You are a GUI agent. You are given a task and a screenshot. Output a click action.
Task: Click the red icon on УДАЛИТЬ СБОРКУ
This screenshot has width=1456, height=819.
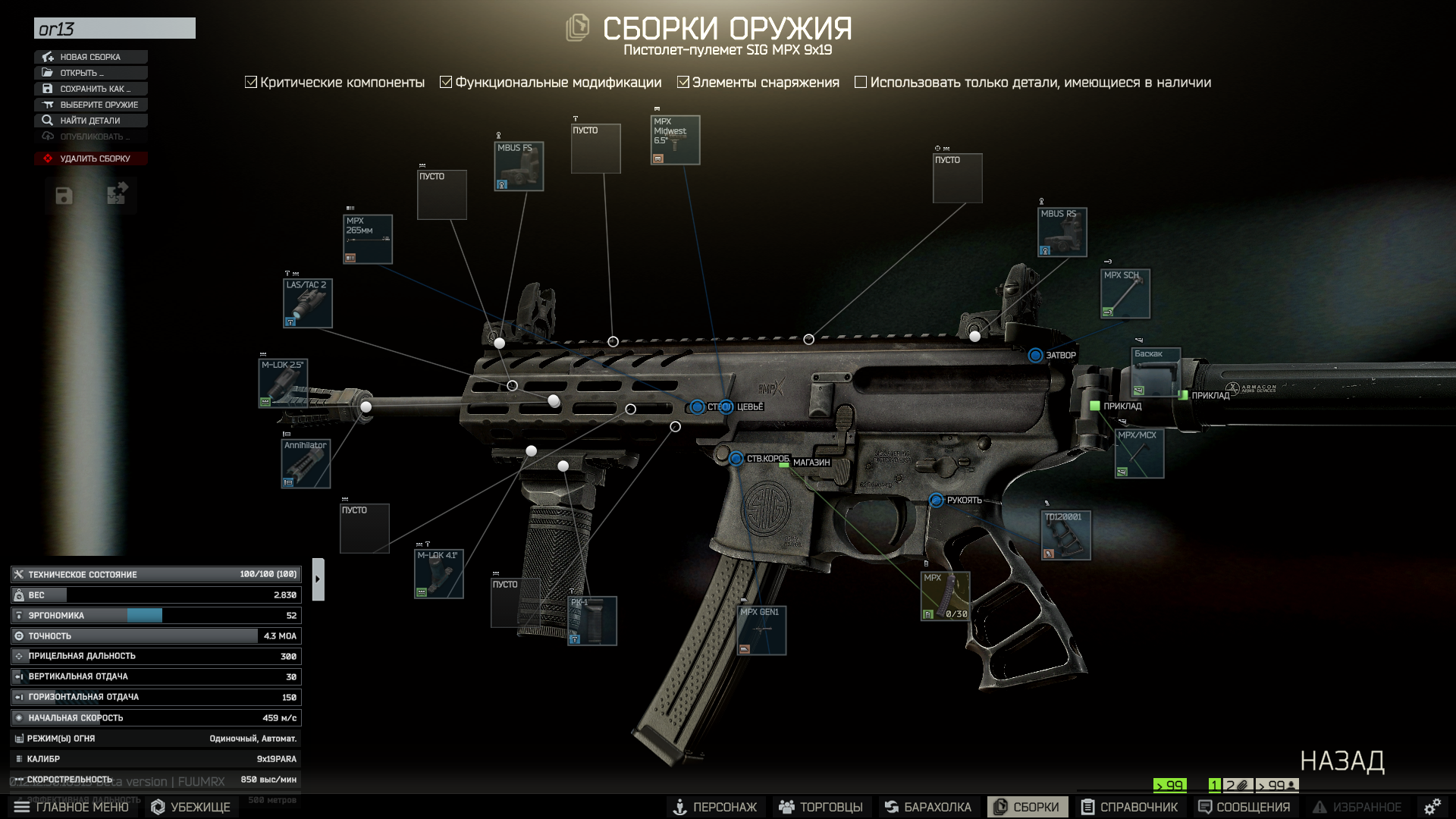[47, 158]
